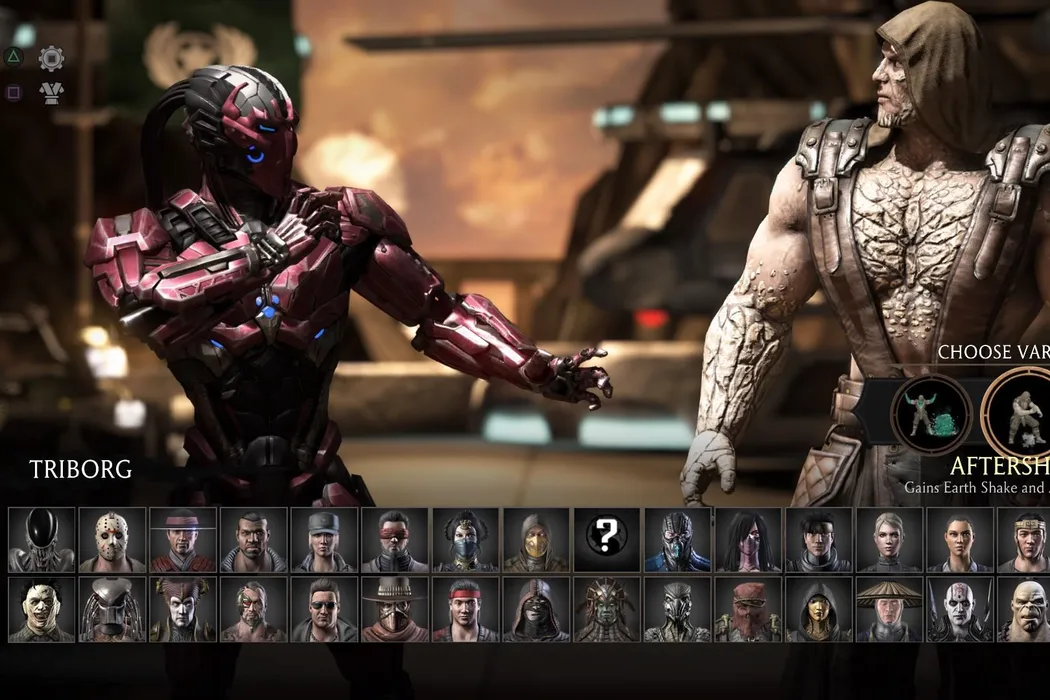Choose Jason Voorhees with the hockey mask

click(x=113, y=540)
